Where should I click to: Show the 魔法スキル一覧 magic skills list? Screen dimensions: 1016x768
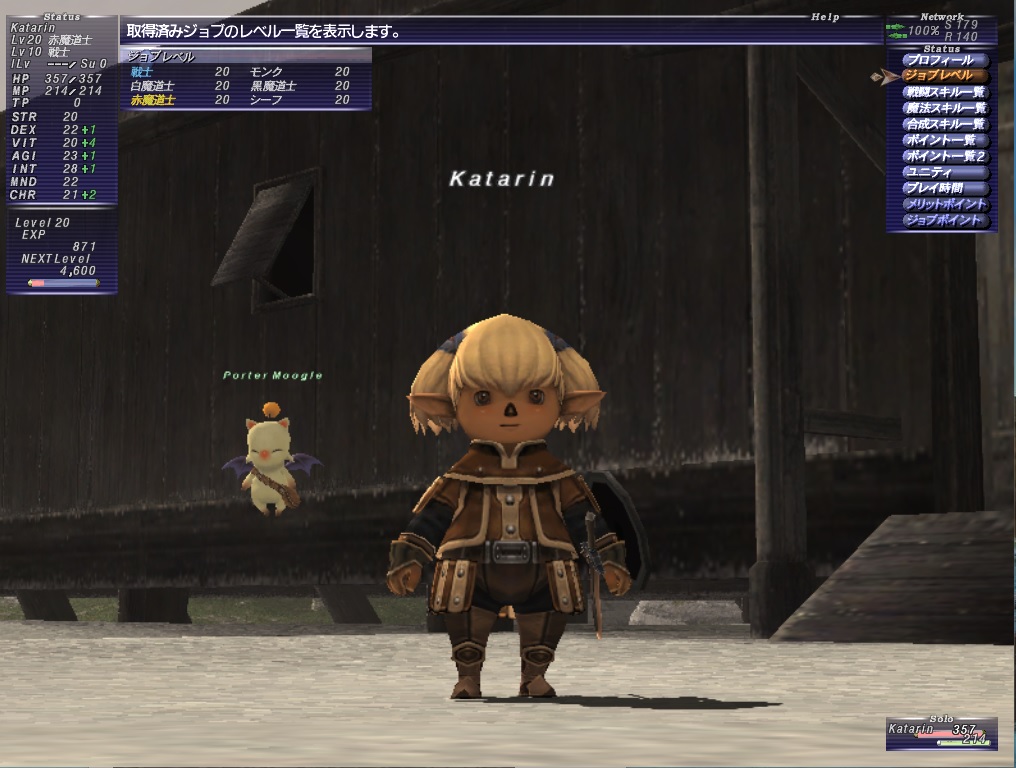944,108
